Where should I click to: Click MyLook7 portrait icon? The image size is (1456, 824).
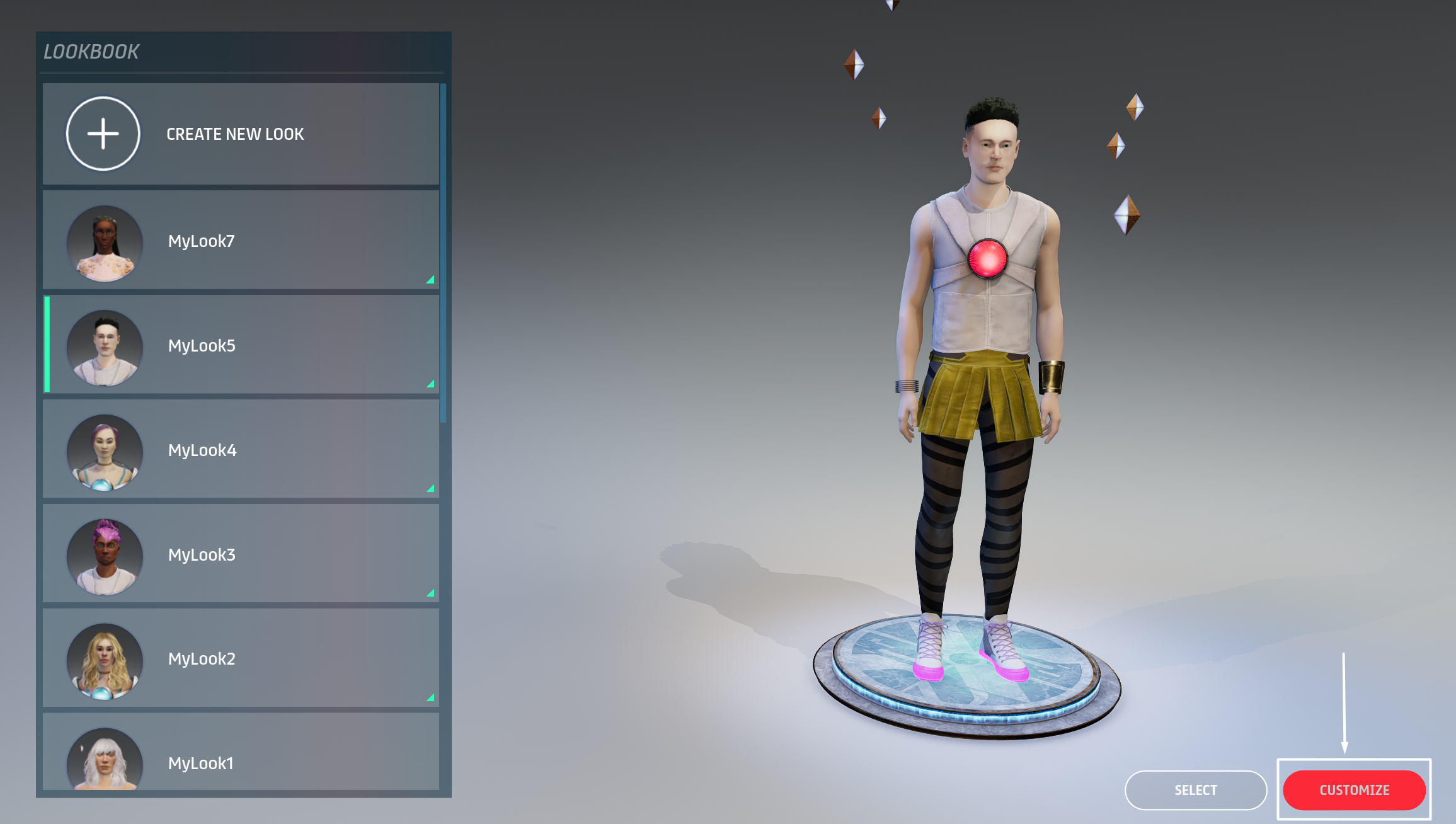pyautogui.click(x=104, y=243)
